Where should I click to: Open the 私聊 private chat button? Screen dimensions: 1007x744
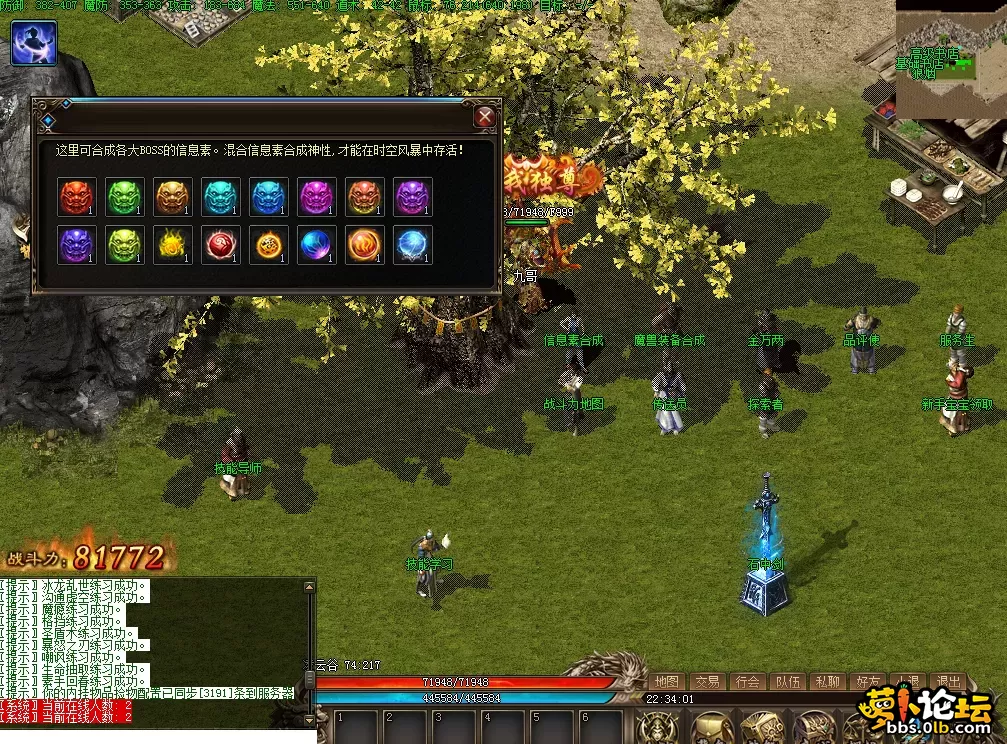(x=827, y=682)
